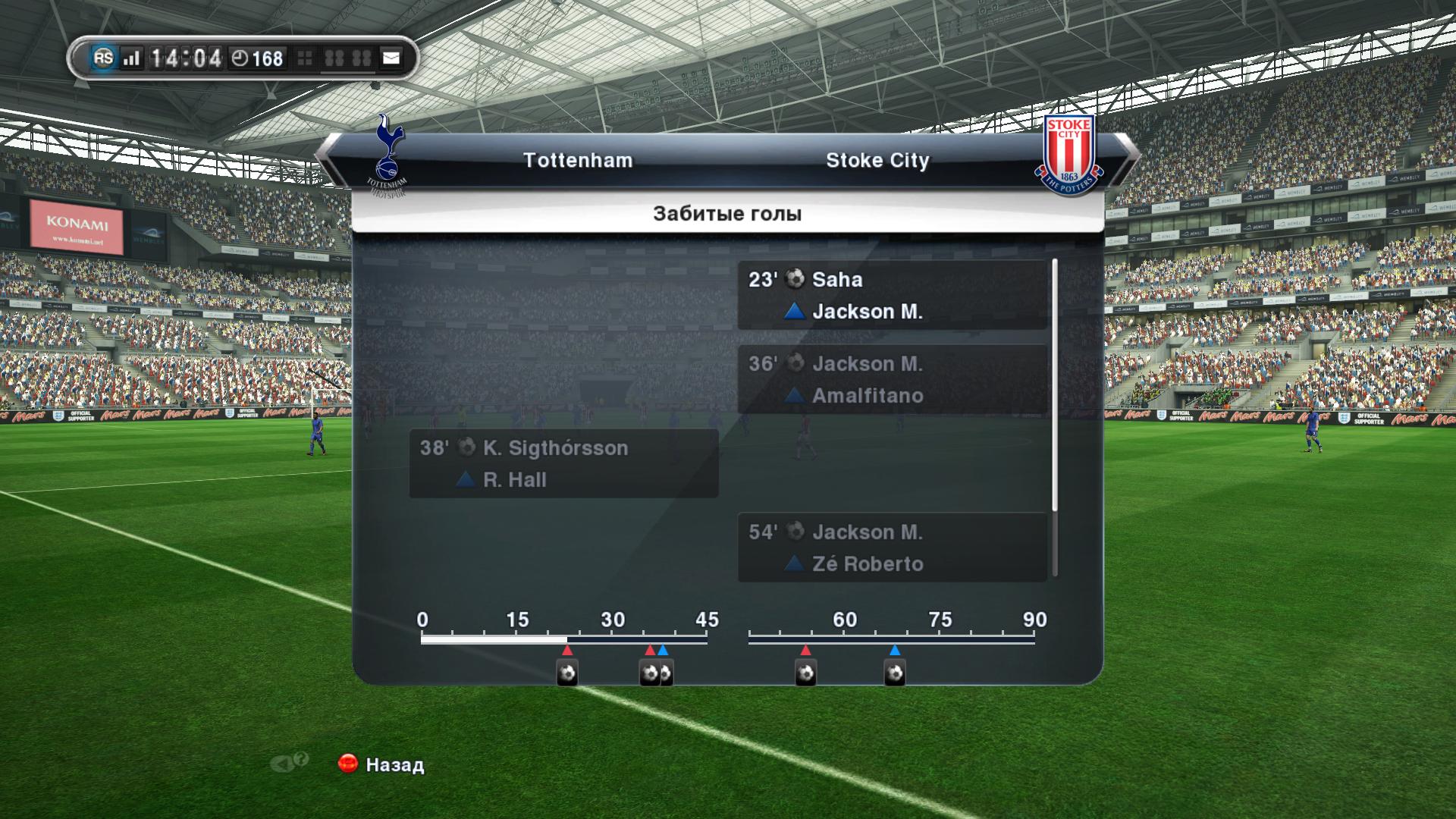Select Saha's 23' goal entry
Viewport: 1456px width, 819px height.
(x=892, y=296)
